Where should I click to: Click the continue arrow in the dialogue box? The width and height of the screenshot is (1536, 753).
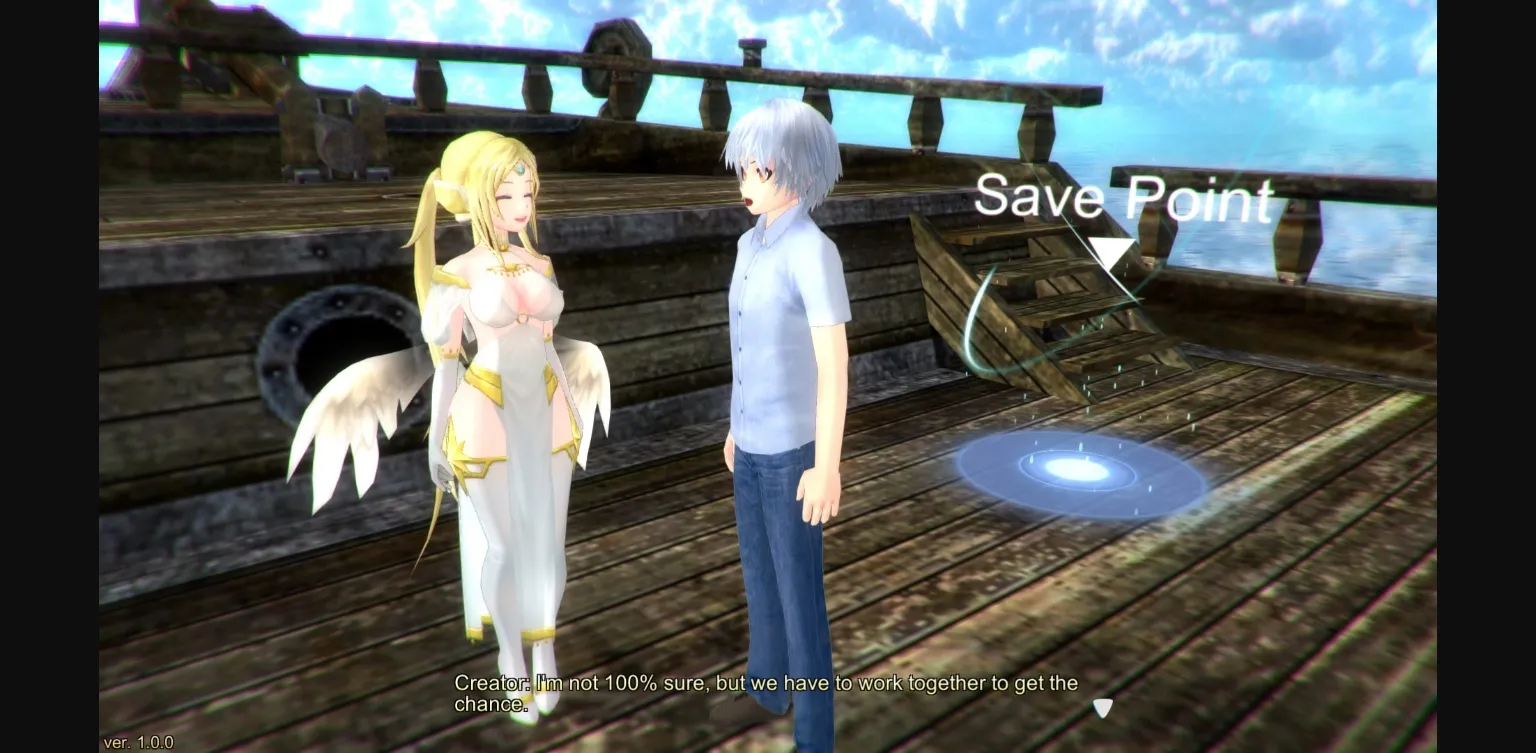tap(1103, 708)
